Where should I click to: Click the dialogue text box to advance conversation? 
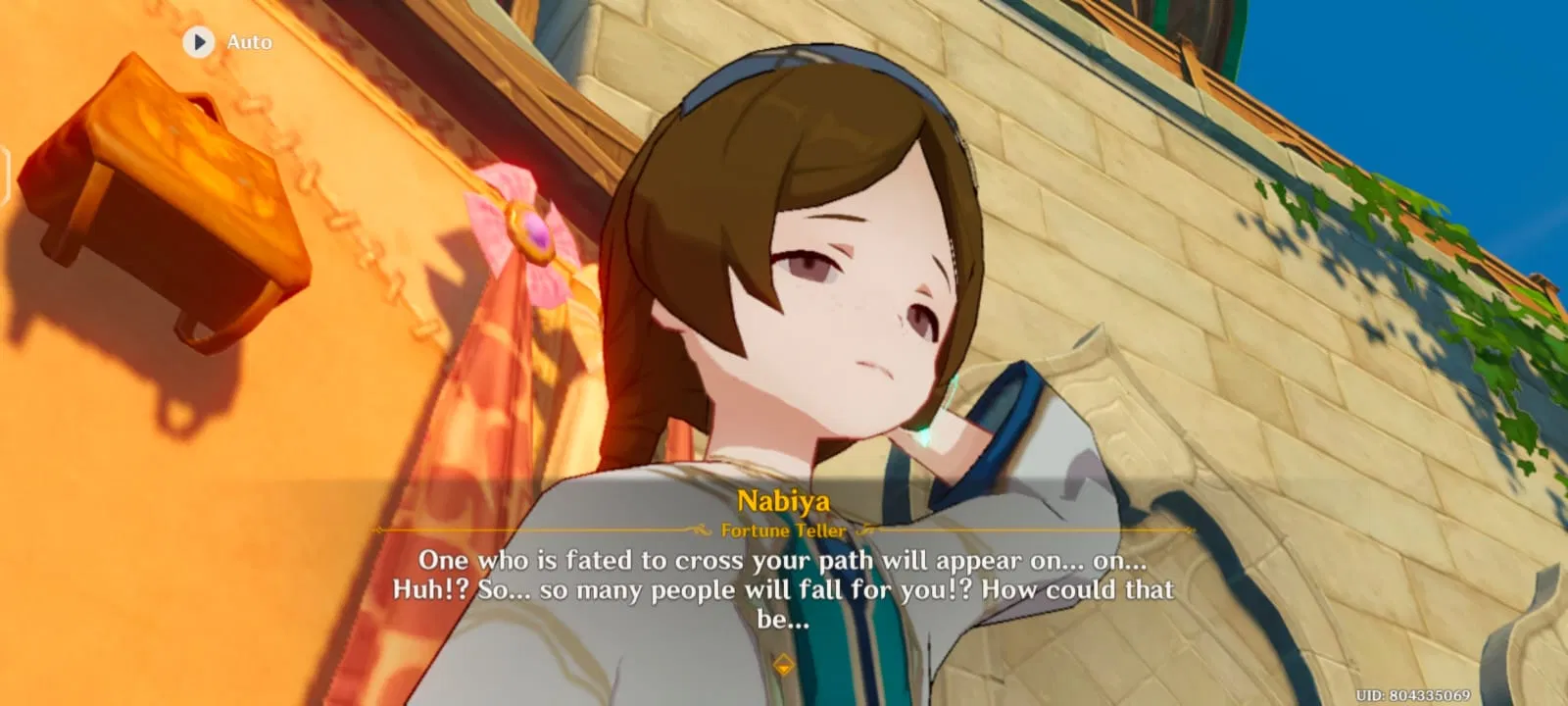click(783, 588)
